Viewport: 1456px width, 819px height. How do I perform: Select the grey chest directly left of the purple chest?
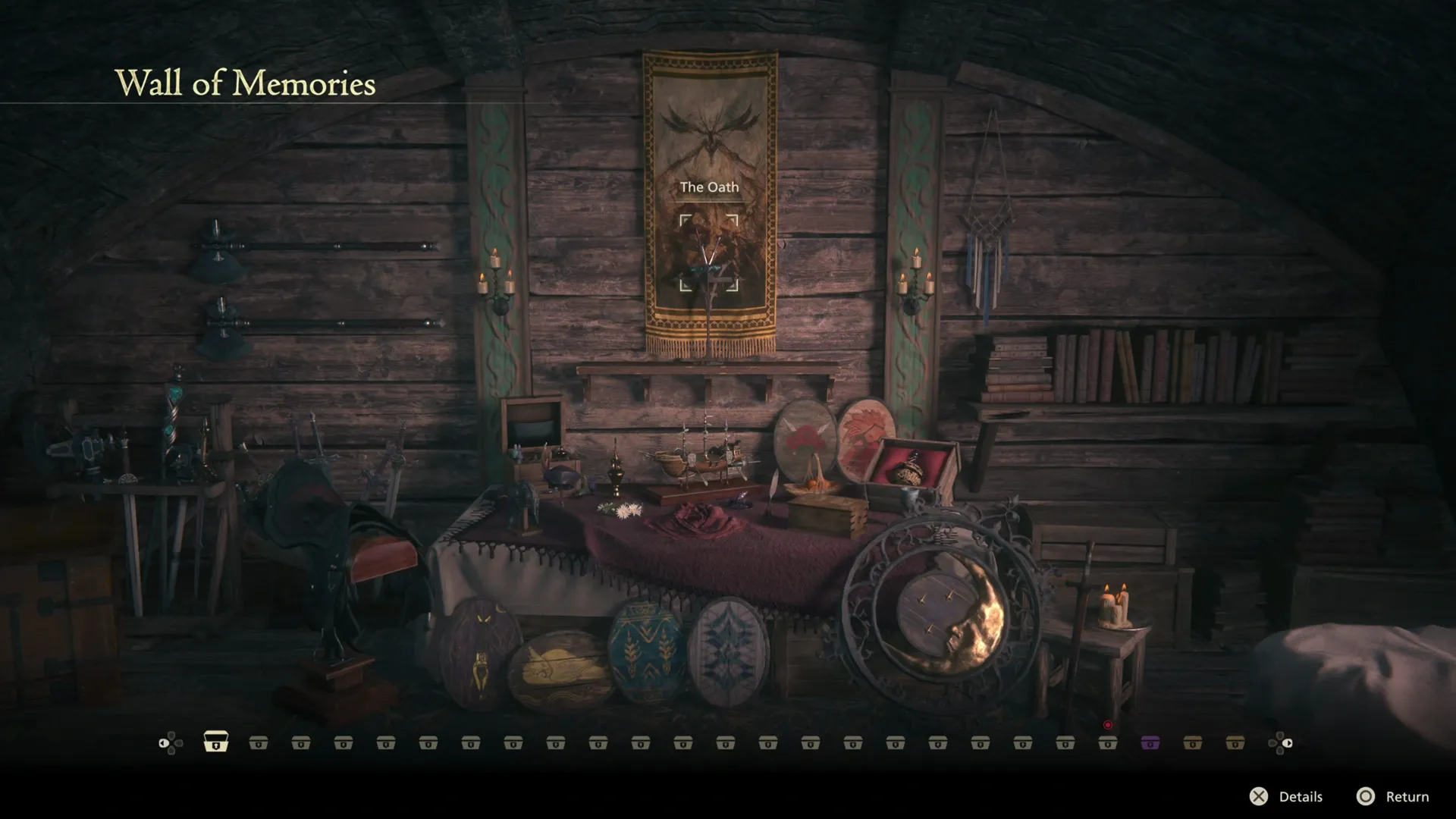1109,742
